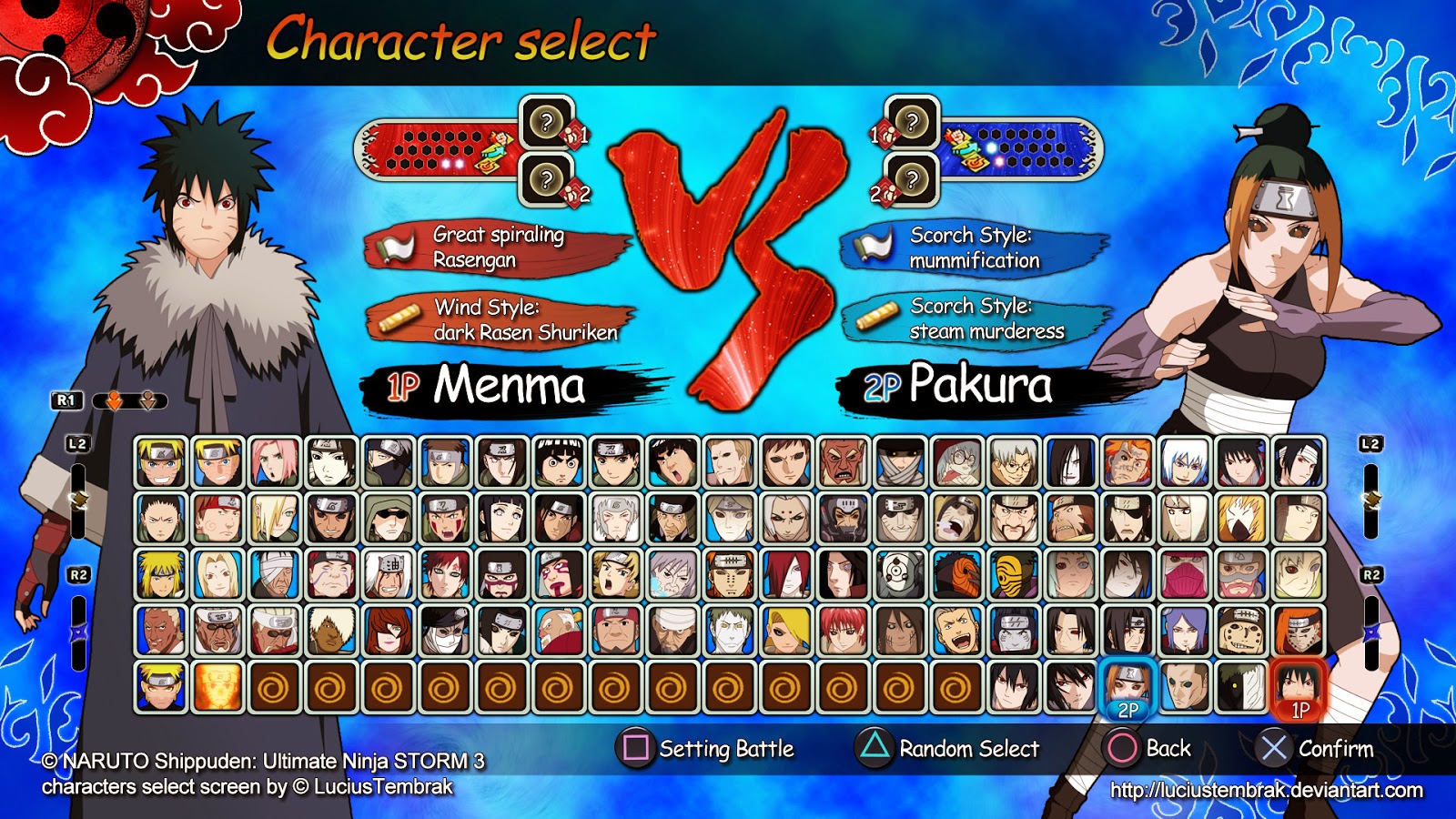Pick Deidara's blond fringe portrait
The image size is (1456, 819).
coord(786,631)
